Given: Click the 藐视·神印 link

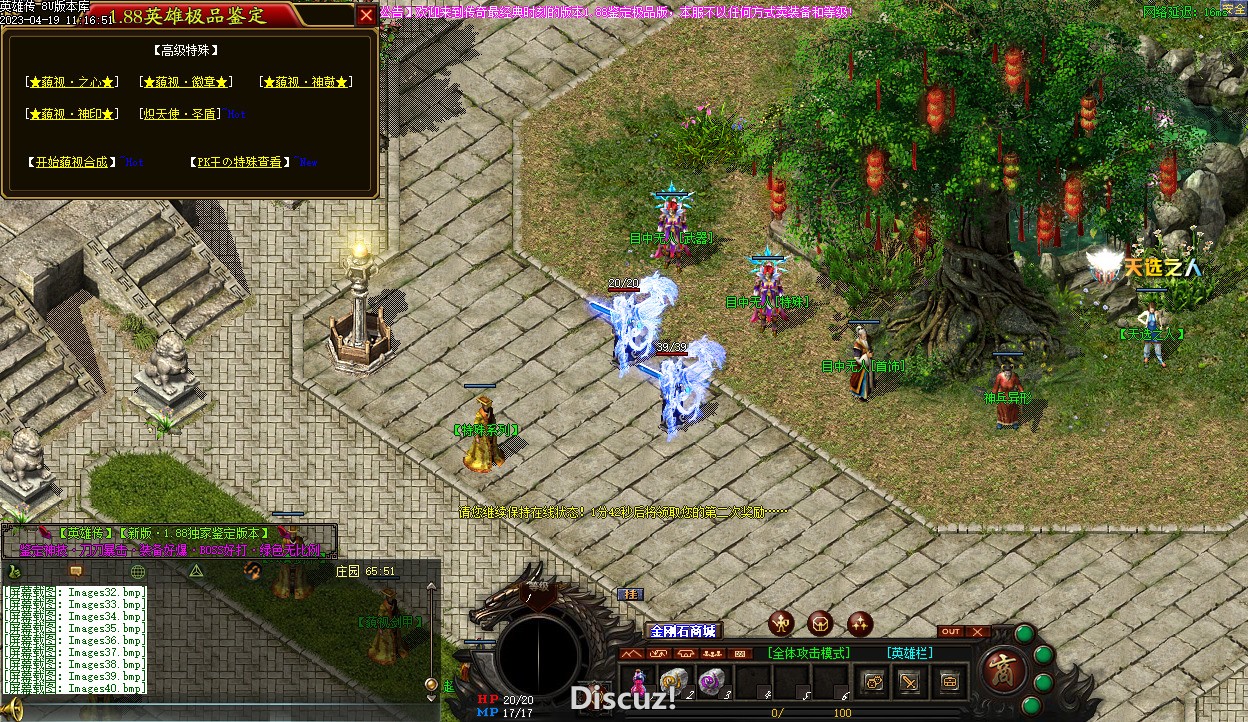Looking at the screenshot, I should [x=73, y=114].
